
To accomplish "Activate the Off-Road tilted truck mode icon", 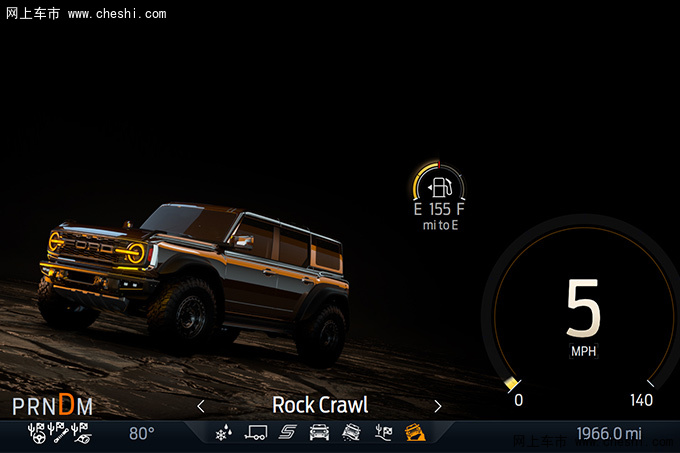I will coord(351,433).
